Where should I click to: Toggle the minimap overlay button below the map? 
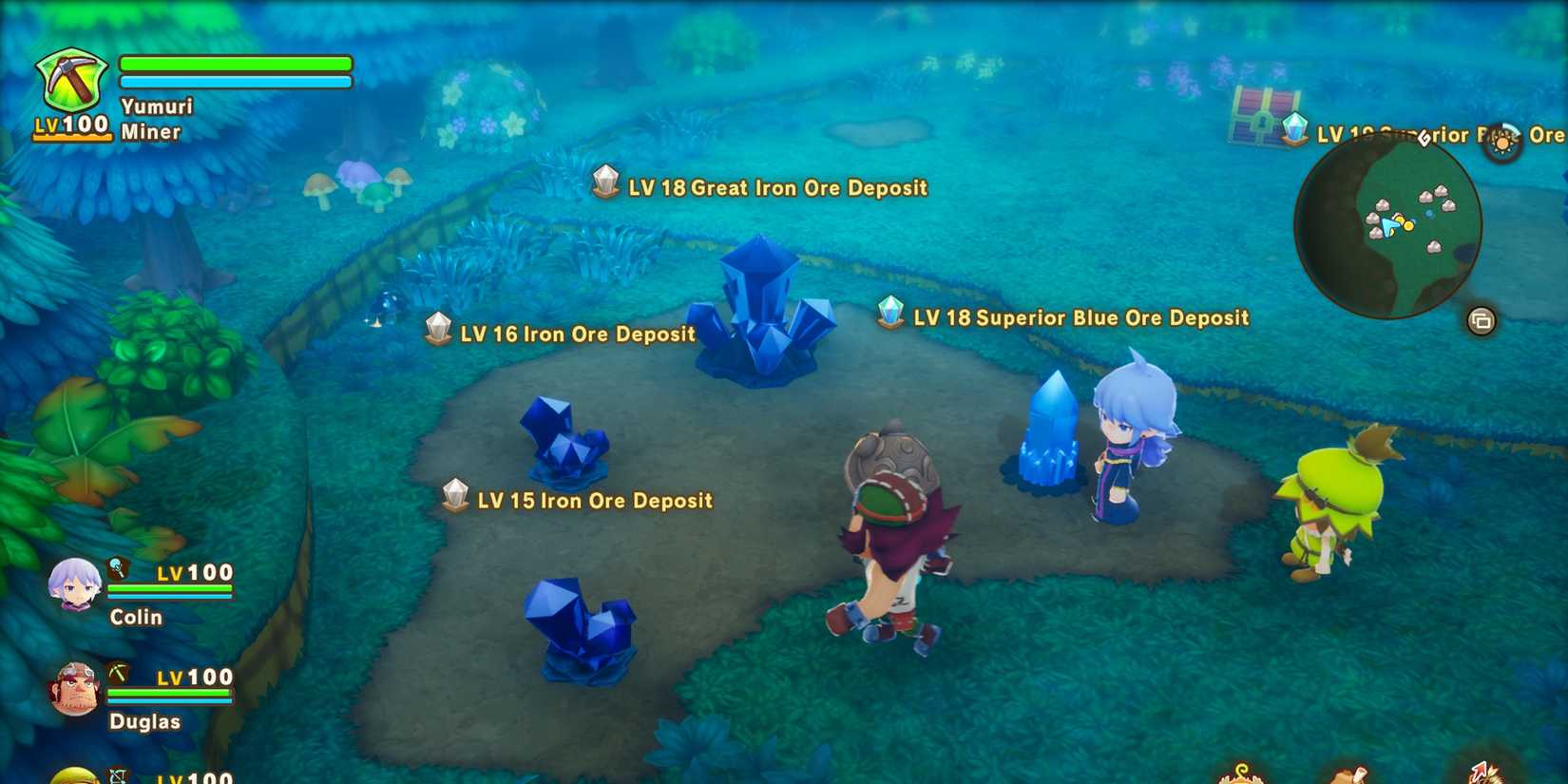tap(1482, 321)
